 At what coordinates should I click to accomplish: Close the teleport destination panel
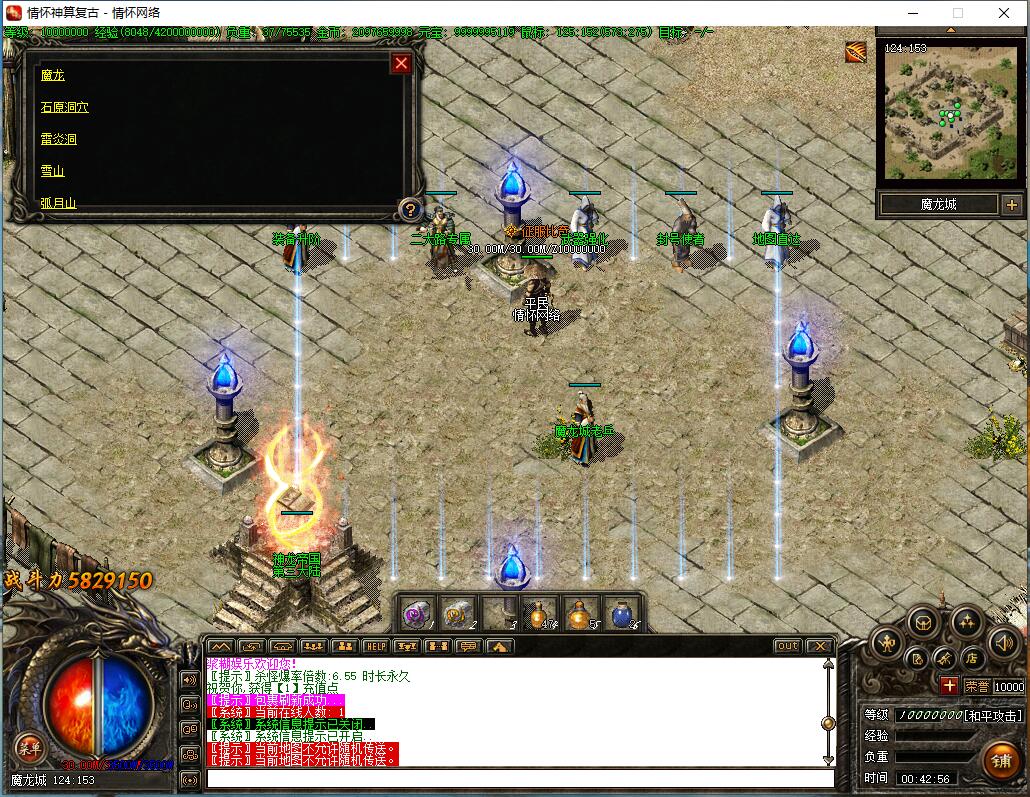coord(401,64)
